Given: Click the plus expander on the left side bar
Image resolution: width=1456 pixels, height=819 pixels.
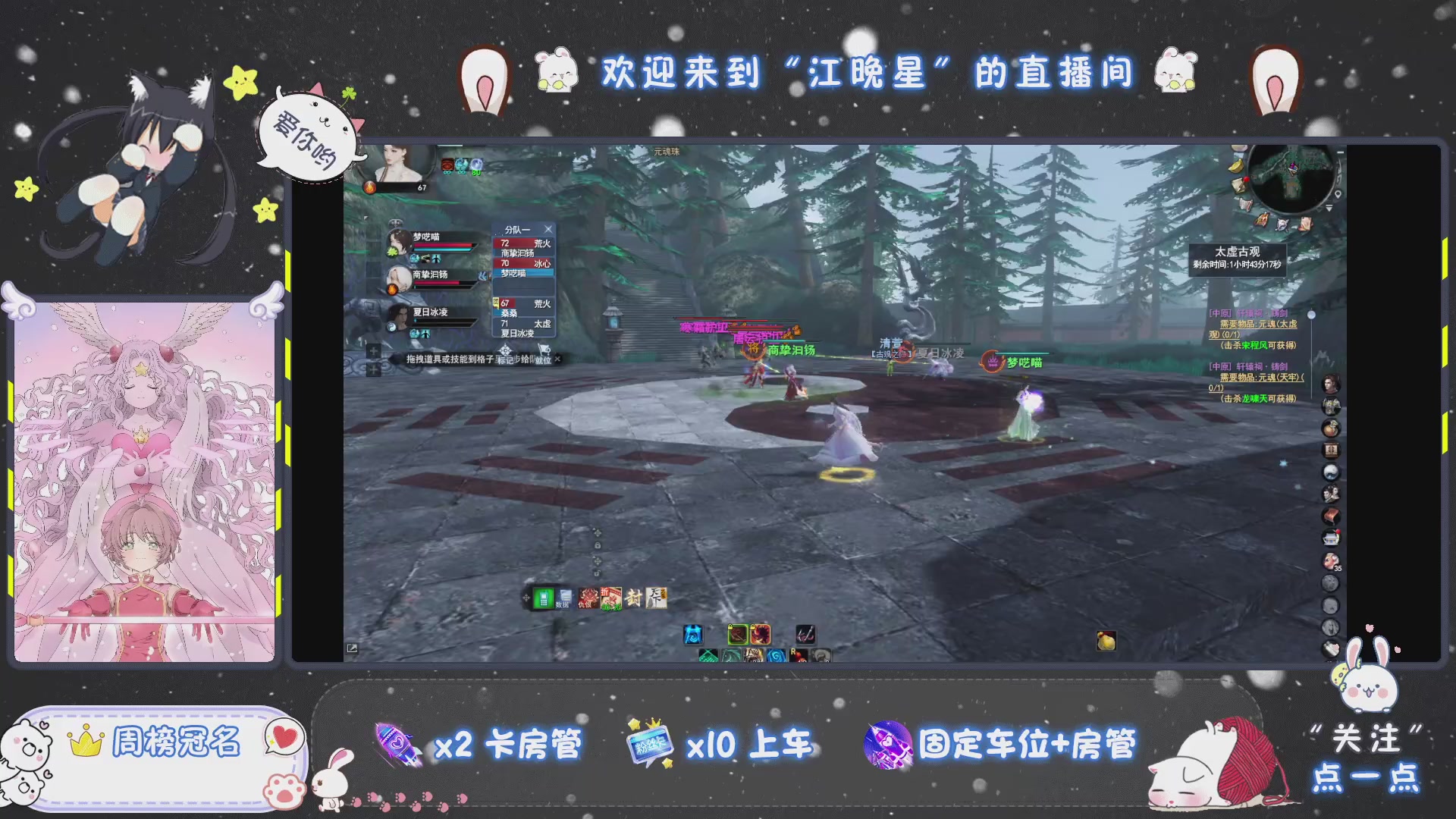Looking at the screenshot, I should pos(372,350).
